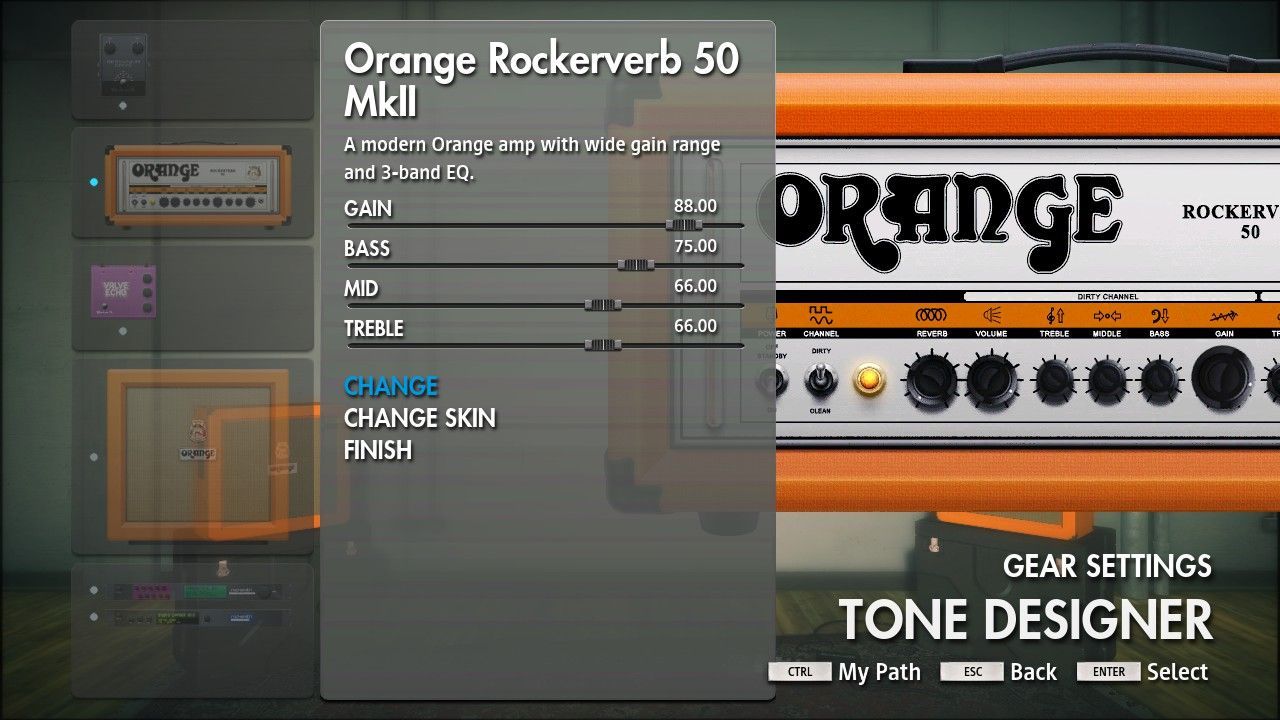This screenshot has width=1280, height=720.
Task: Choose the purple Valve Echo pedal slot
Action: (x=192, y=297)
